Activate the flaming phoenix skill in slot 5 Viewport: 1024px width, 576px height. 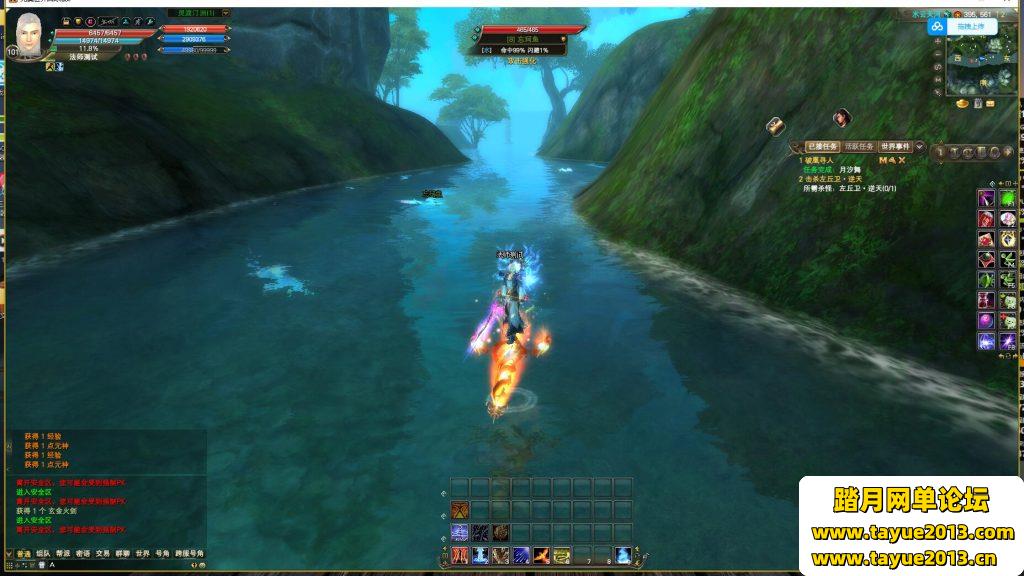click(x=541, y=555)
